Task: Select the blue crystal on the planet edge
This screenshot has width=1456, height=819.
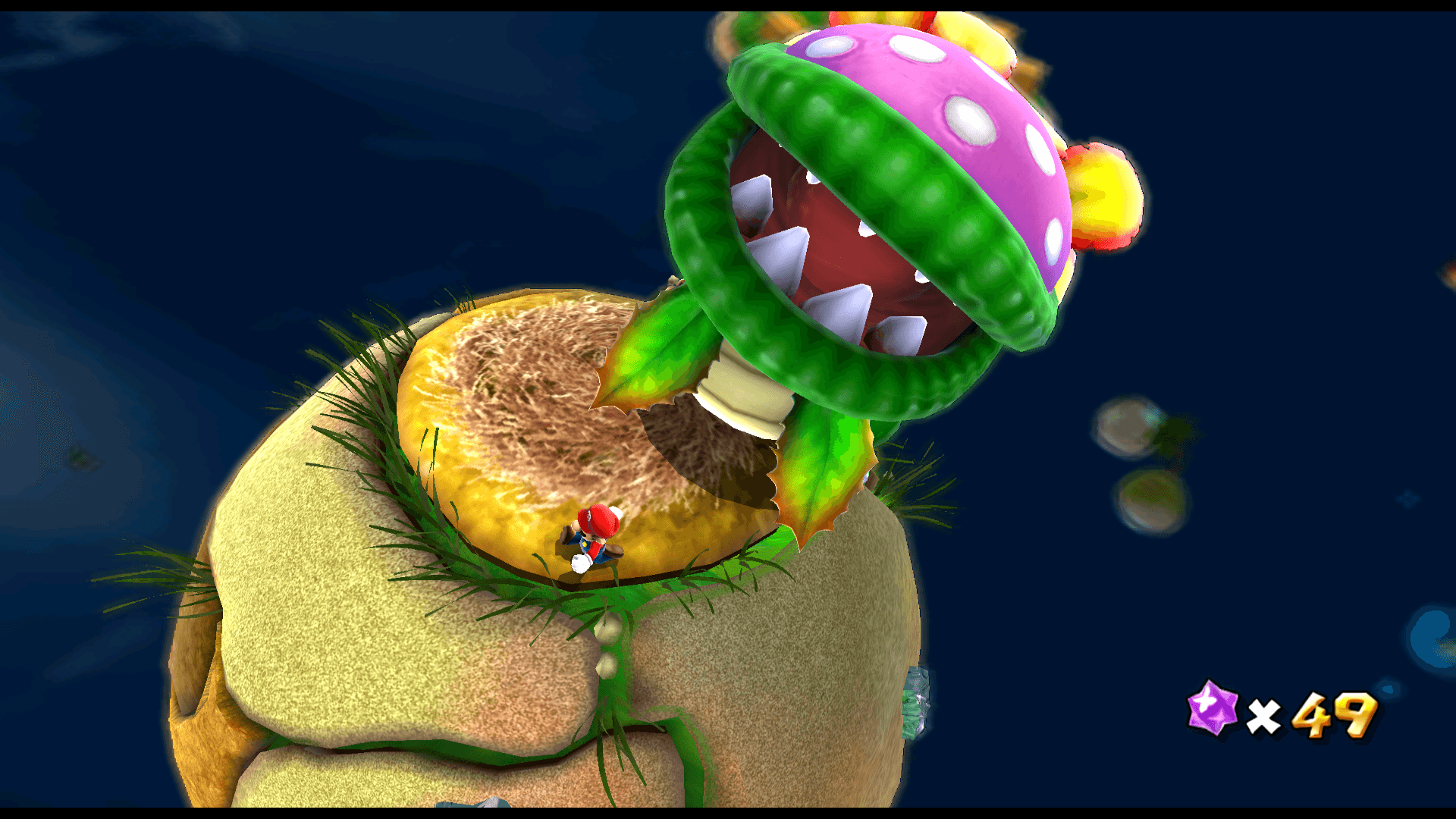Action: (918, 701)
